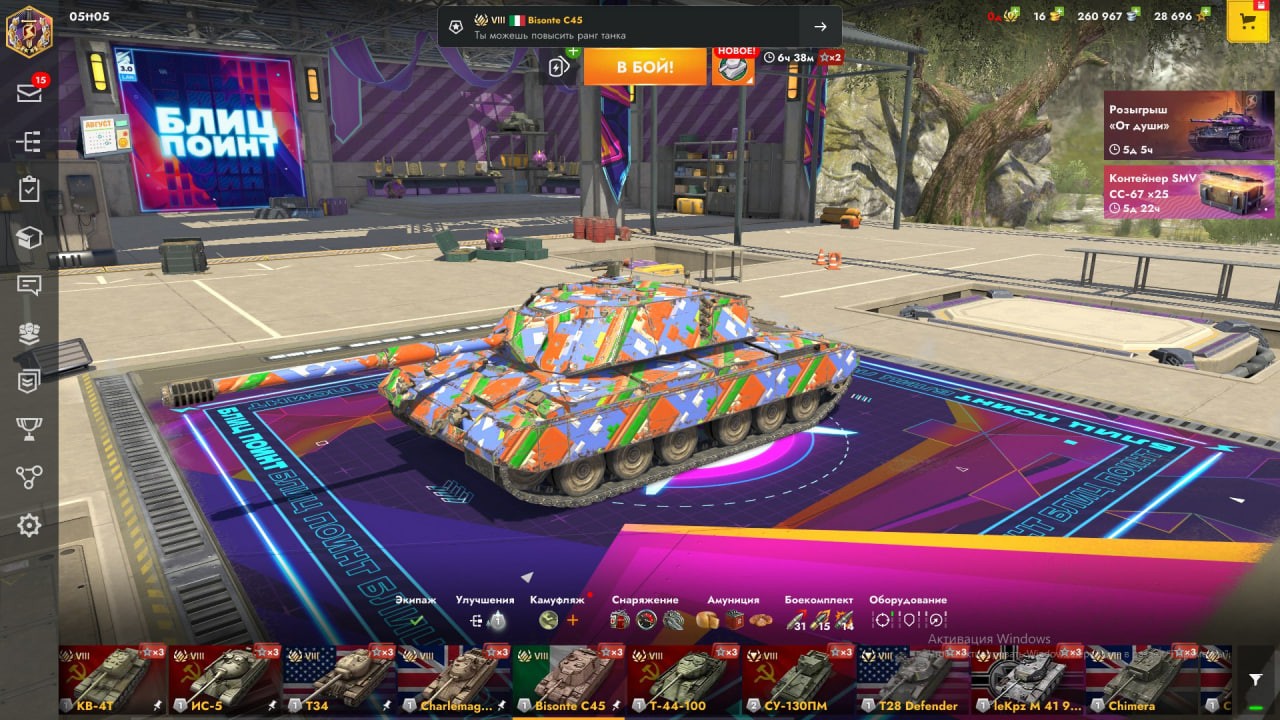The image size is (1280, 720).
Task: Open the Bisonte C45 rank-up notification
Action: [640, 27]
